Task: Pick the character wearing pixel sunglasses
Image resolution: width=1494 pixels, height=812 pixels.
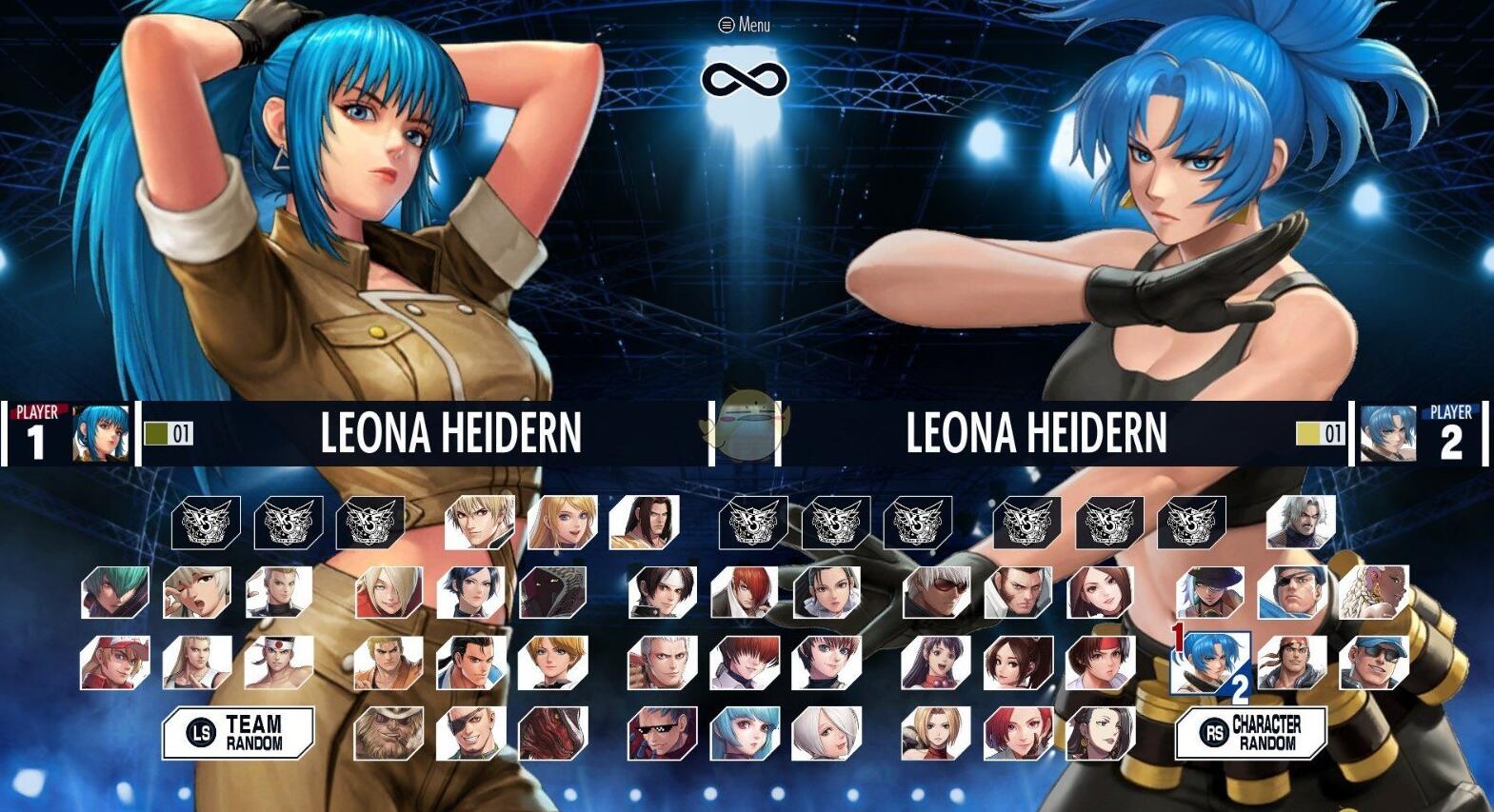Action: point(663,734)
